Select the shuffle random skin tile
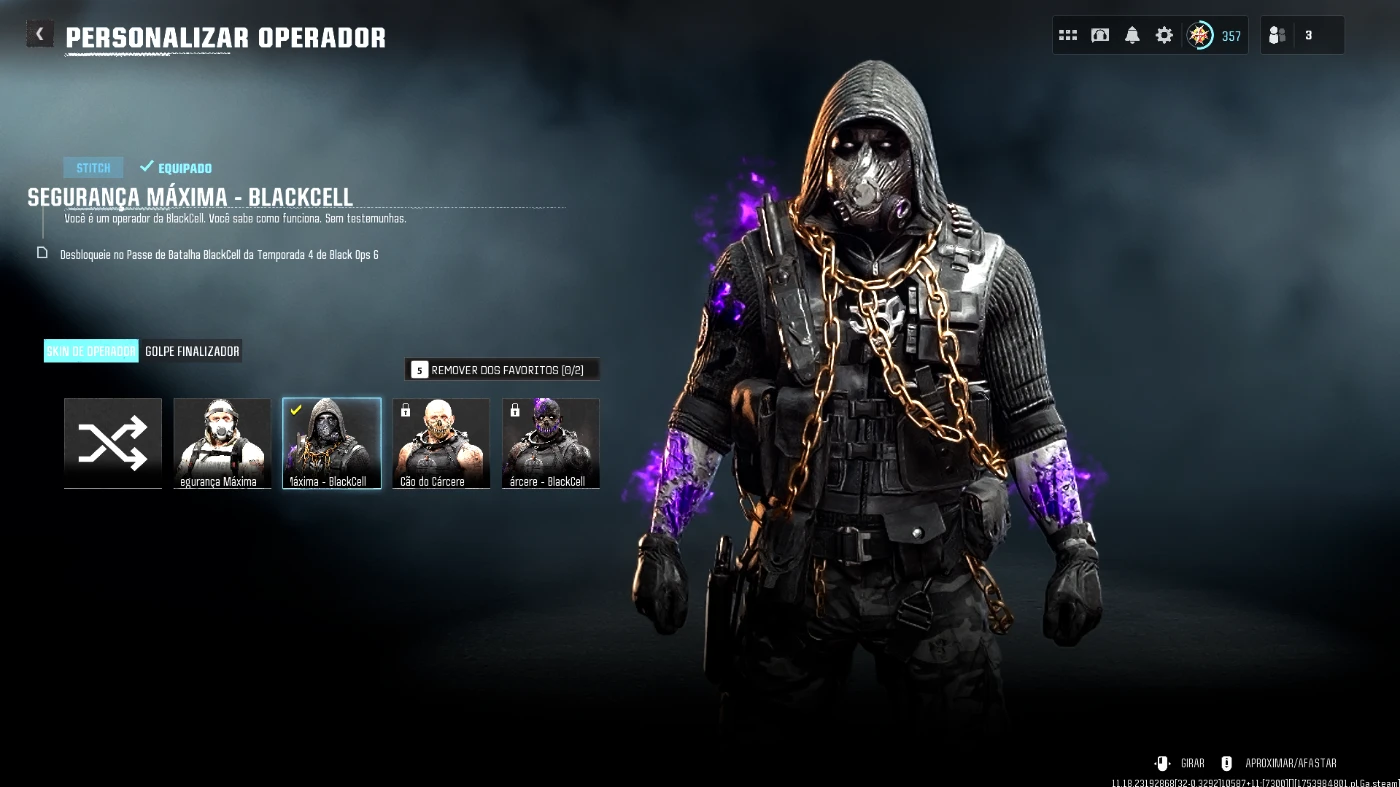 point(113,443)
